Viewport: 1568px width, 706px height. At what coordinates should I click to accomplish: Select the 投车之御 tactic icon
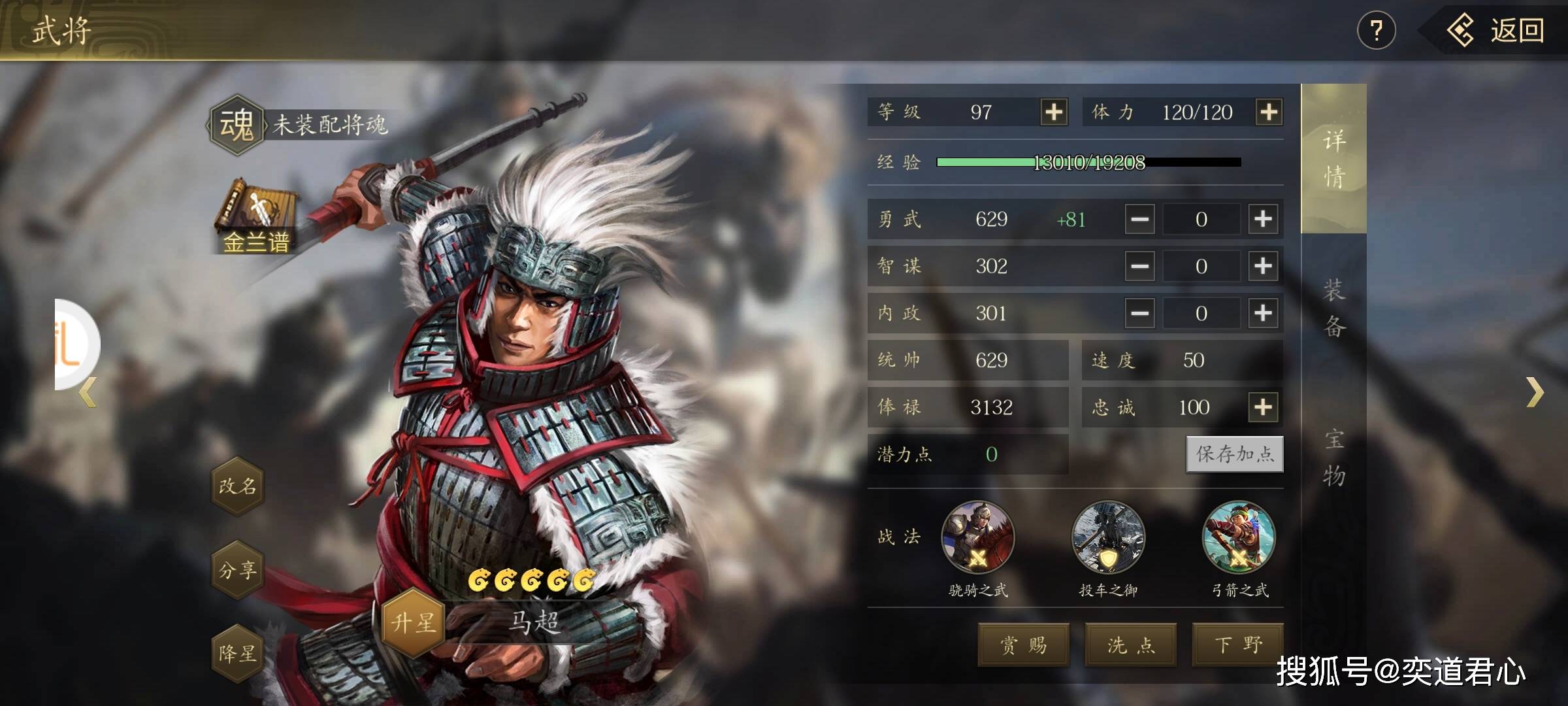click(x=1108, y=537)
